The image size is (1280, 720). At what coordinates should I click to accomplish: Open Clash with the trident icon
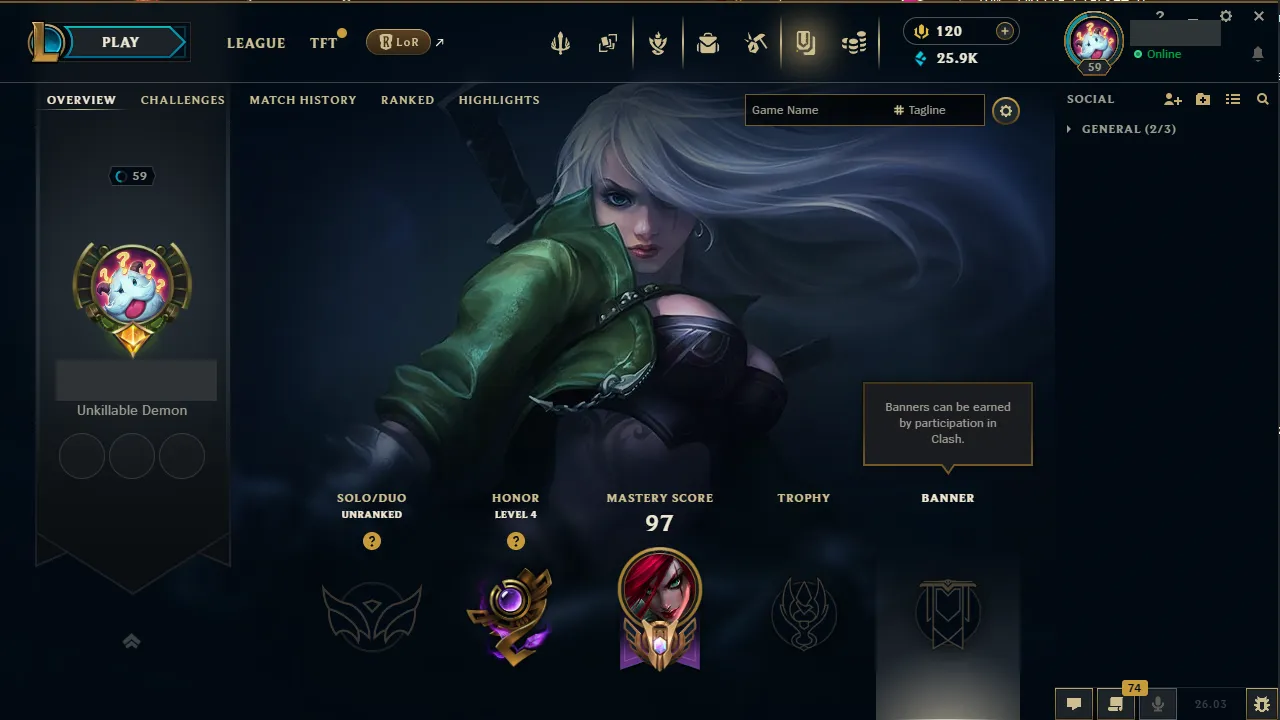(560, 42)
